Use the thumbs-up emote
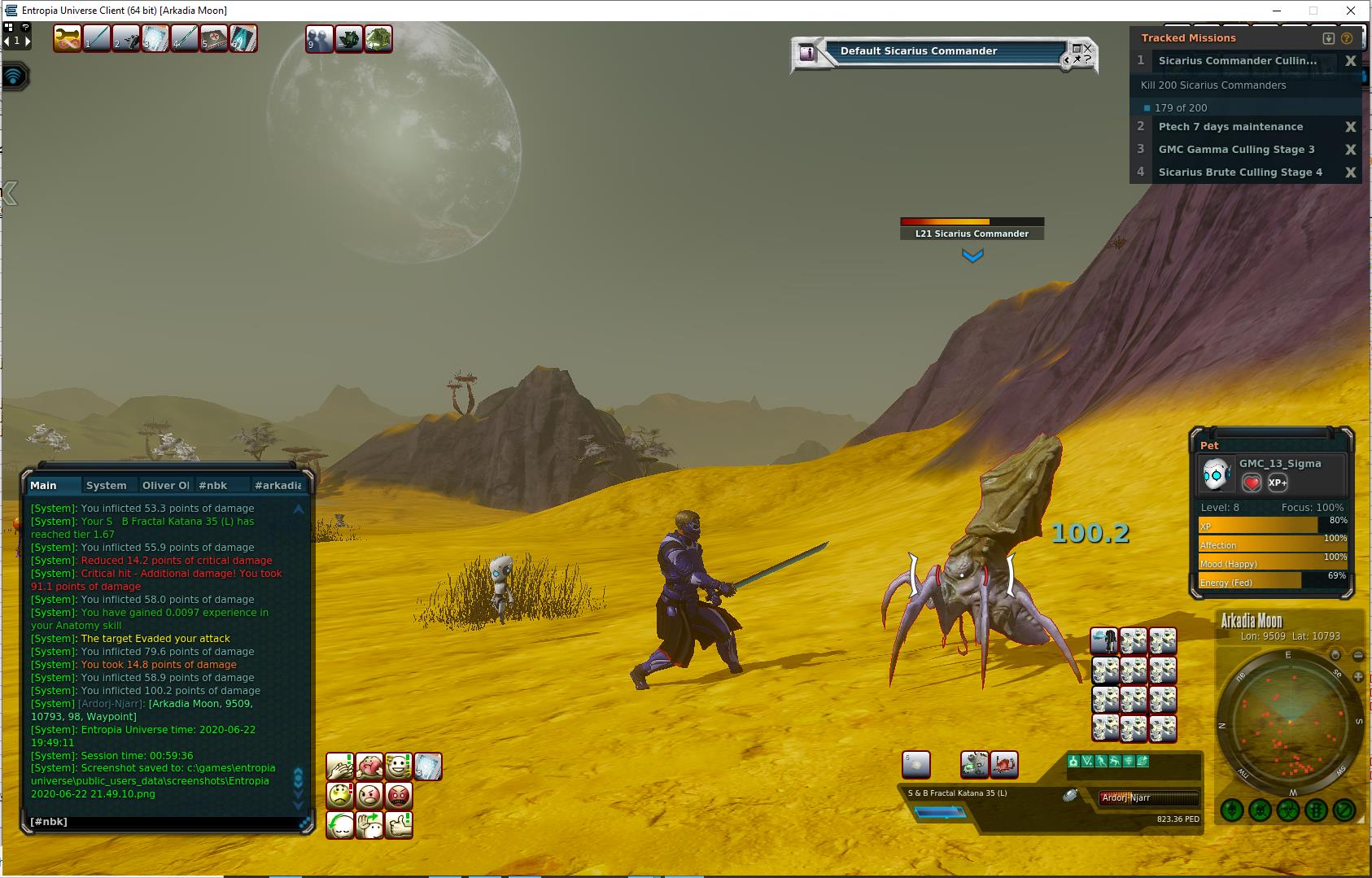 (399, 825)
